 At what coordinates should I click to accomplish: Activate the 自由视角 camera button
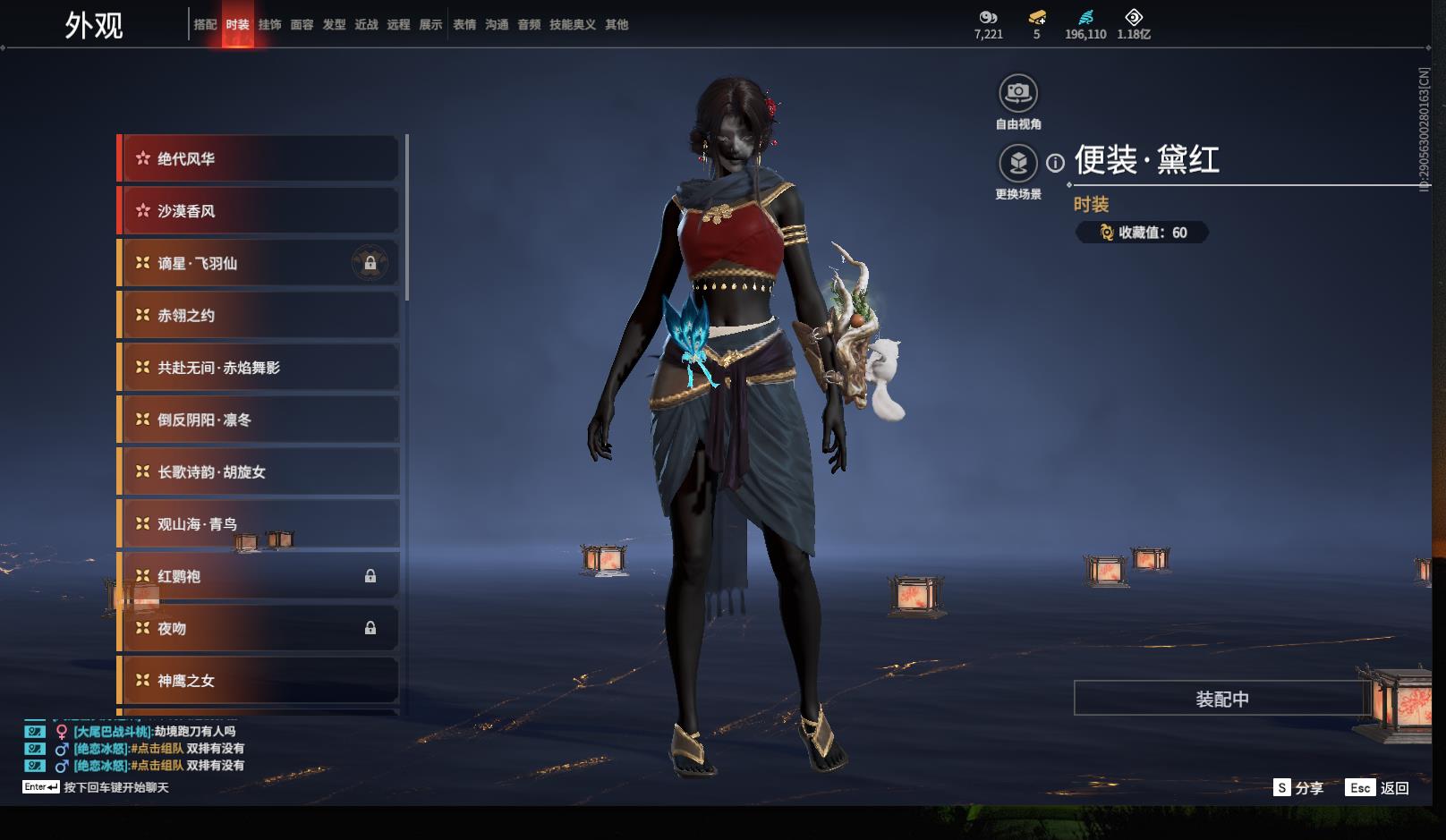click(1017, 93)
